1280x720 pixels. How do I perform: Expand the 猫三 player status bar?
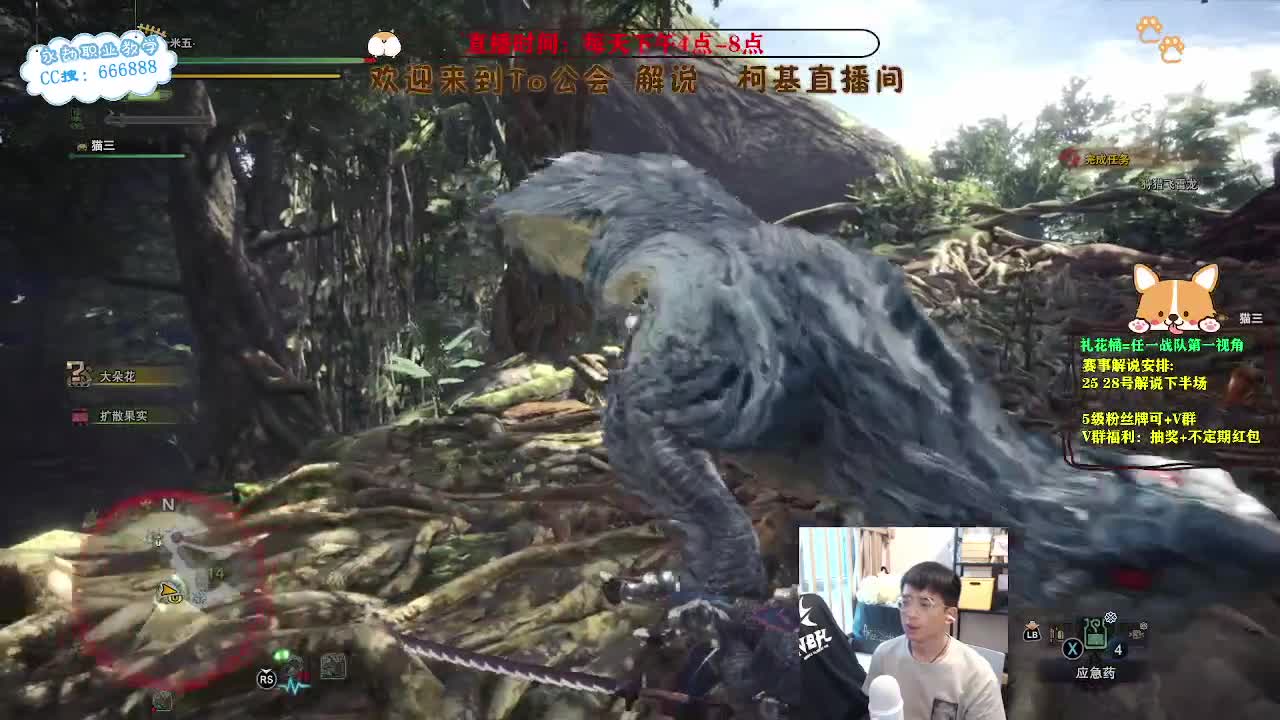[x=120, y=150]
